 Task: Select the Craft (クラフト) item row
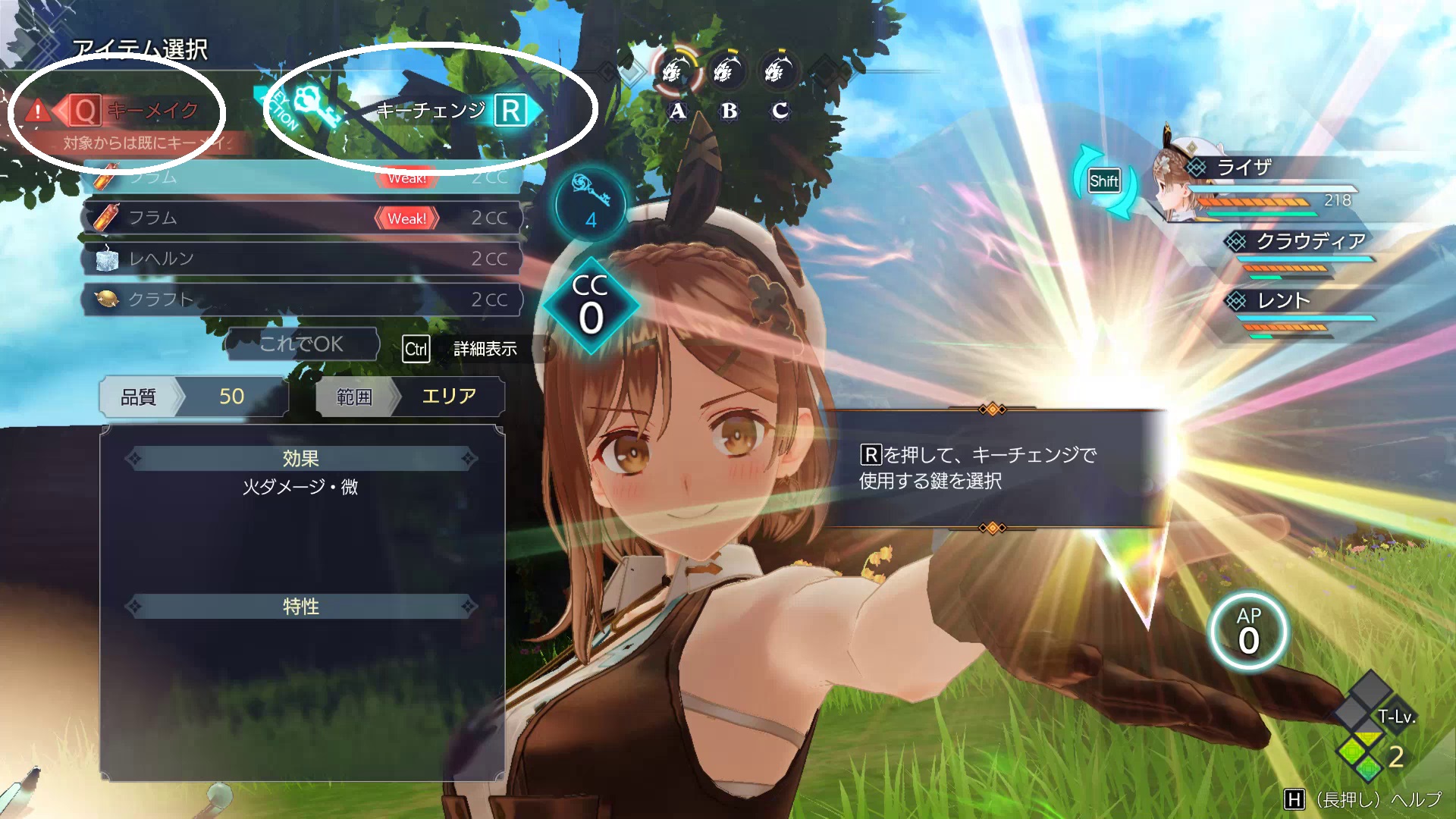point(302,300)
